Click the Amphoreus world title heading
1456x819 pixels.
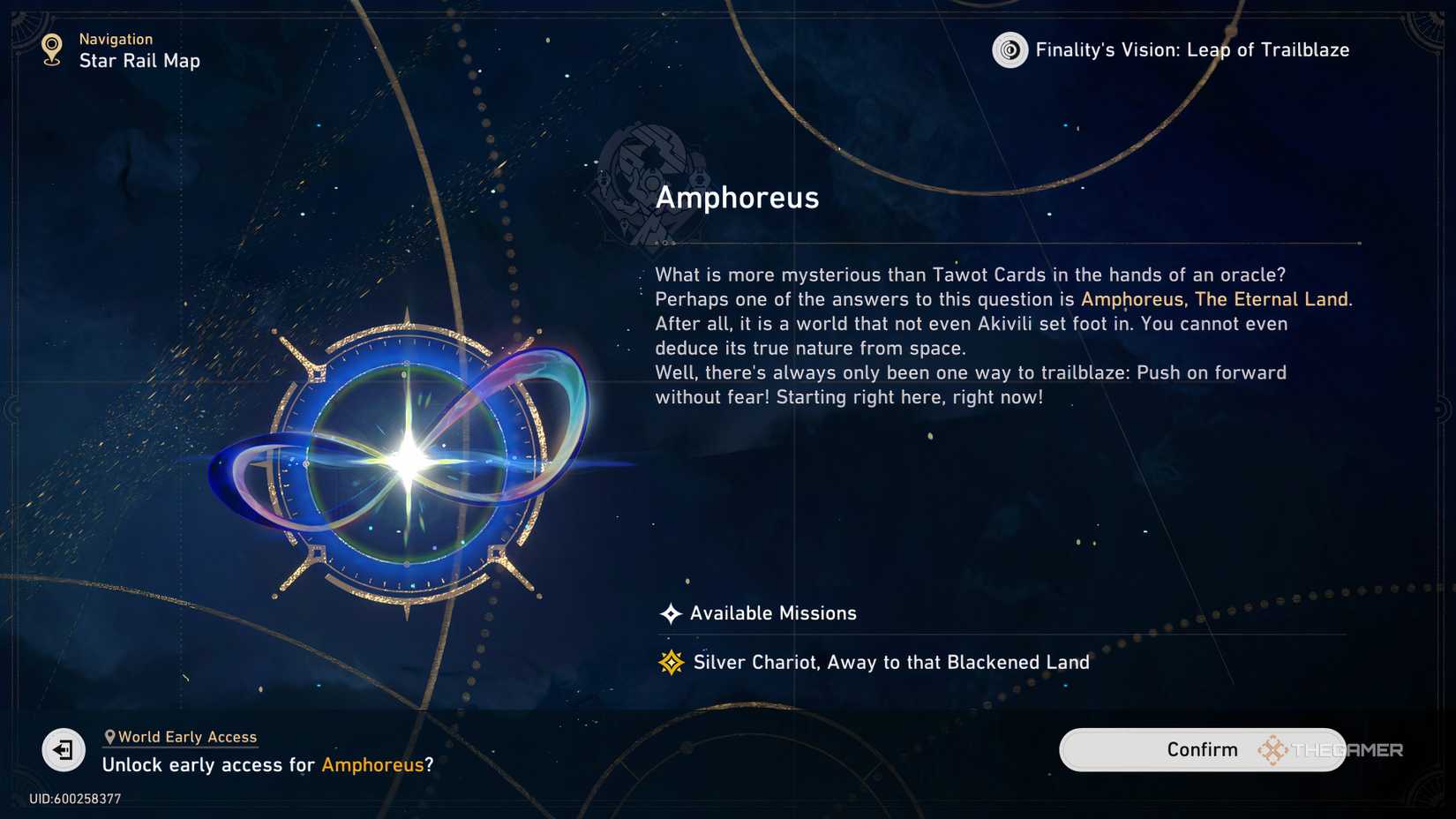pos(738,198)
